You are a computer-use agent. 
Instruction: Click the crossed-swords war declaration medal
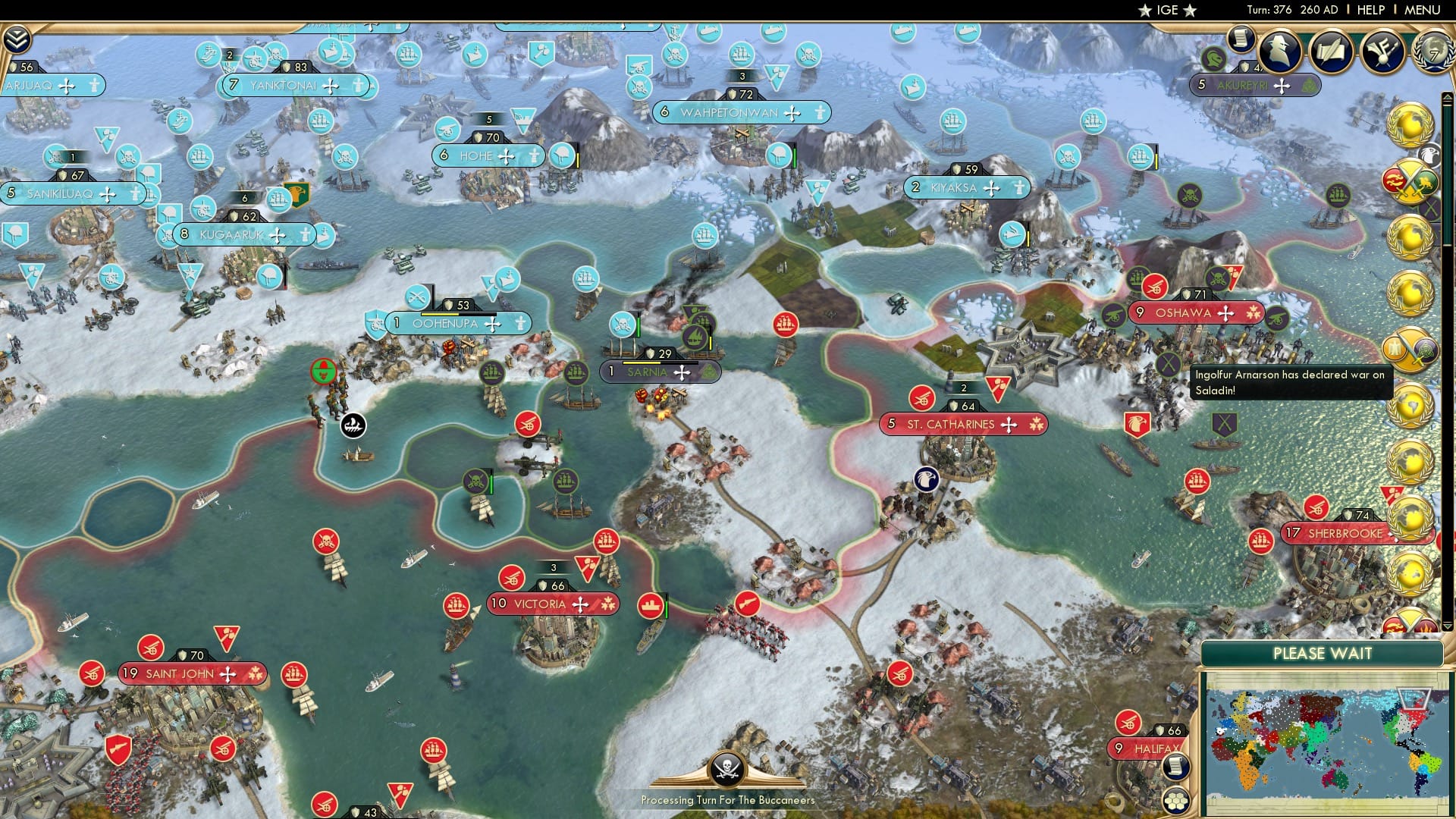click(1410, 180)
